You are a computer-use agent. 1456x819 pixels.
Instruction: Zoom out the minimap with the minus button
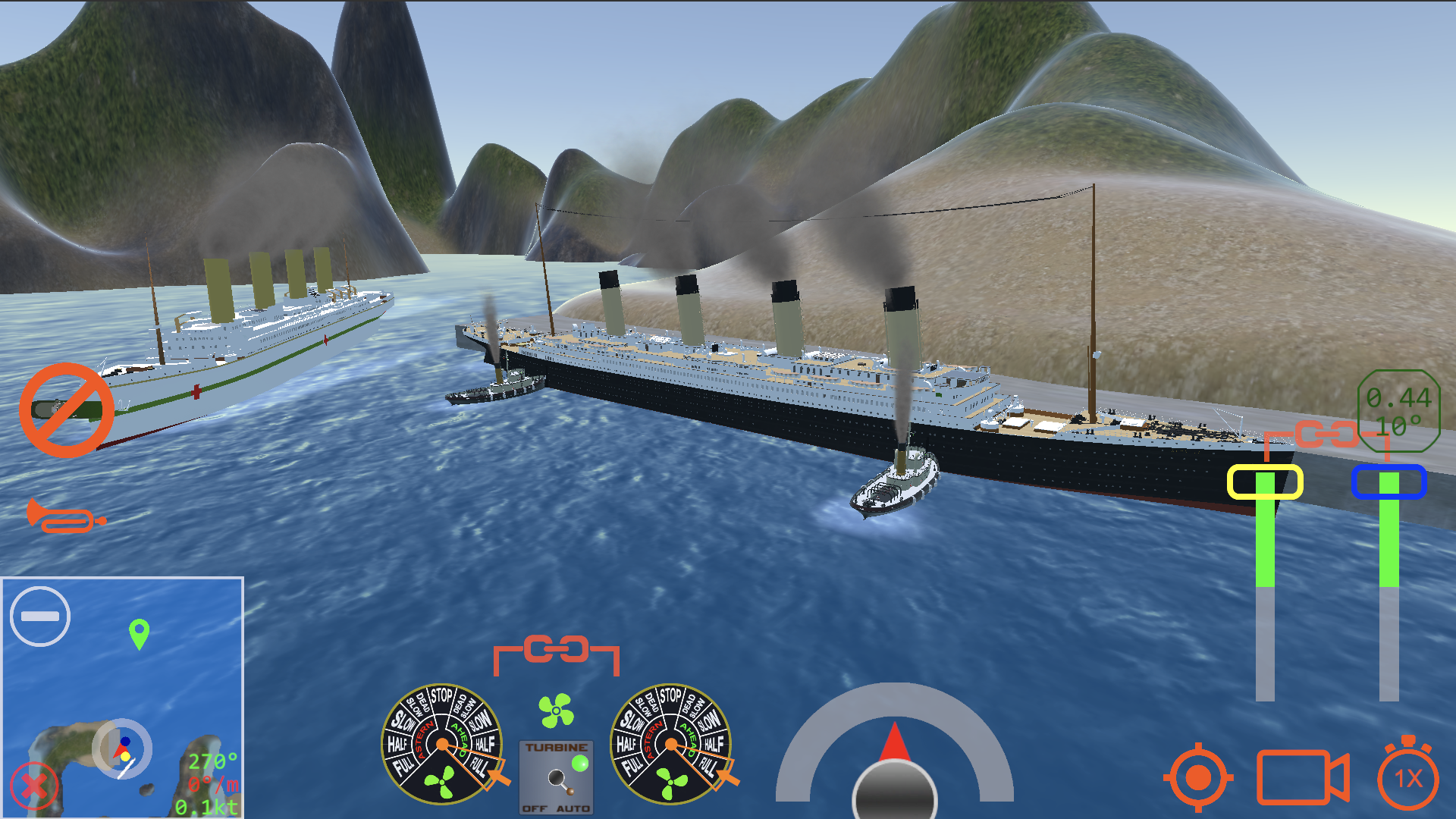[x=42, y=617]
